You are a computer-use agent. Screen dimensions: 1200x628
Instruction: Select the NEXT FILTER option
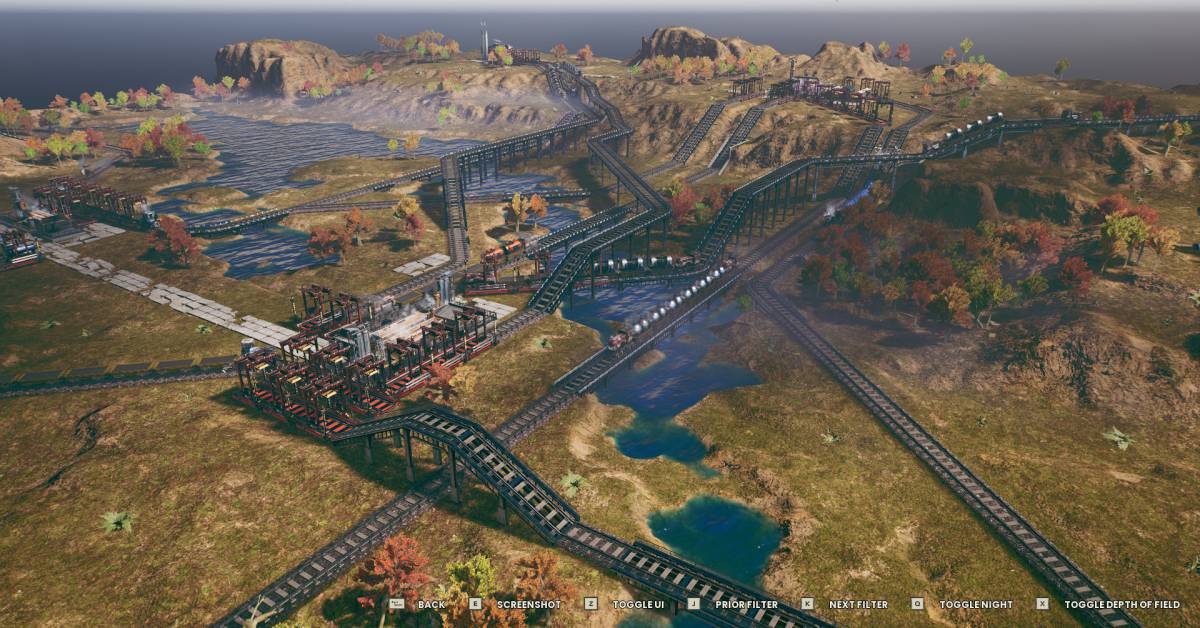(x=858, y=604)
